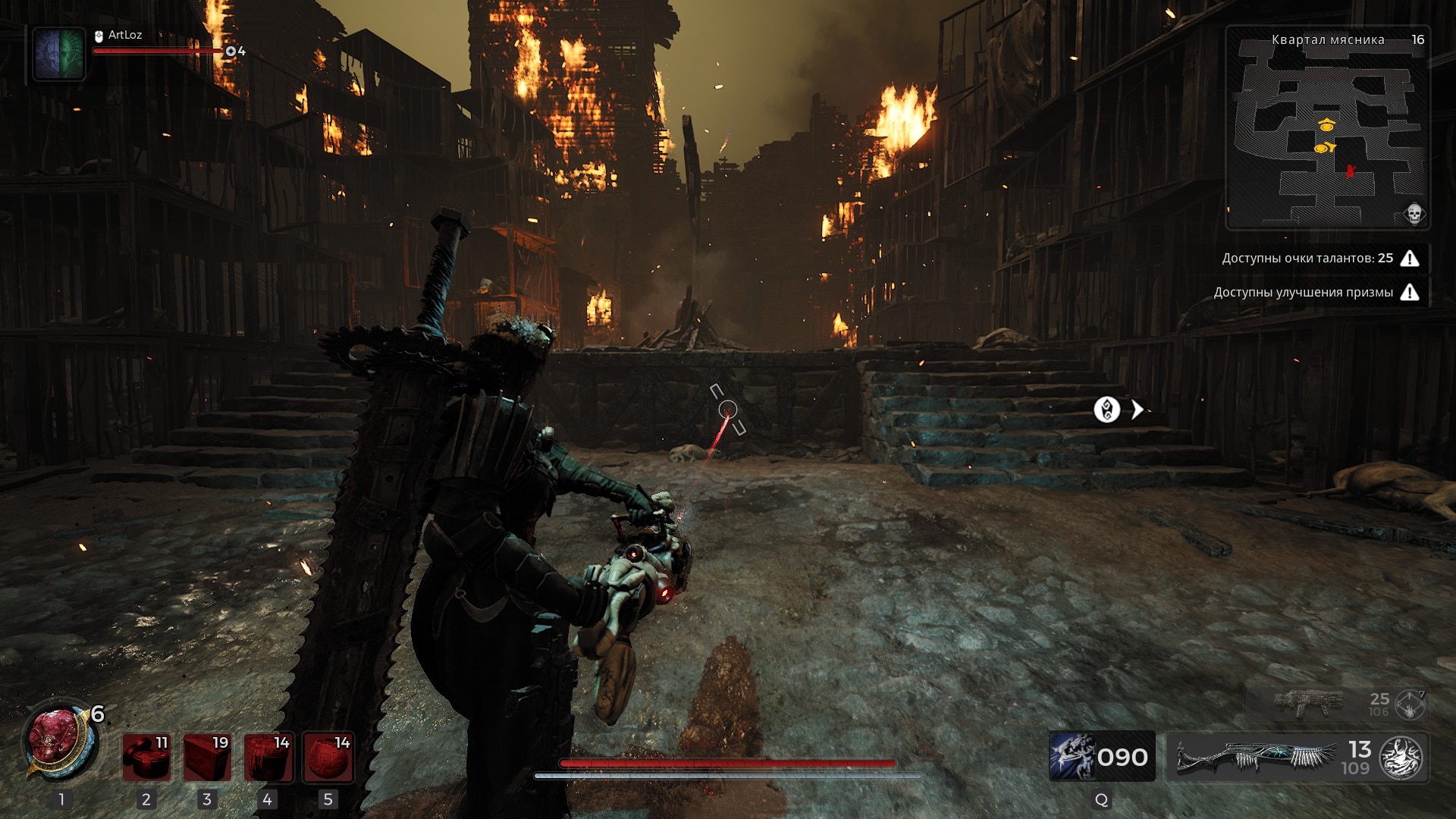Click the skull icon on the minimap

pyautogui.click(x=1414, y=215)
